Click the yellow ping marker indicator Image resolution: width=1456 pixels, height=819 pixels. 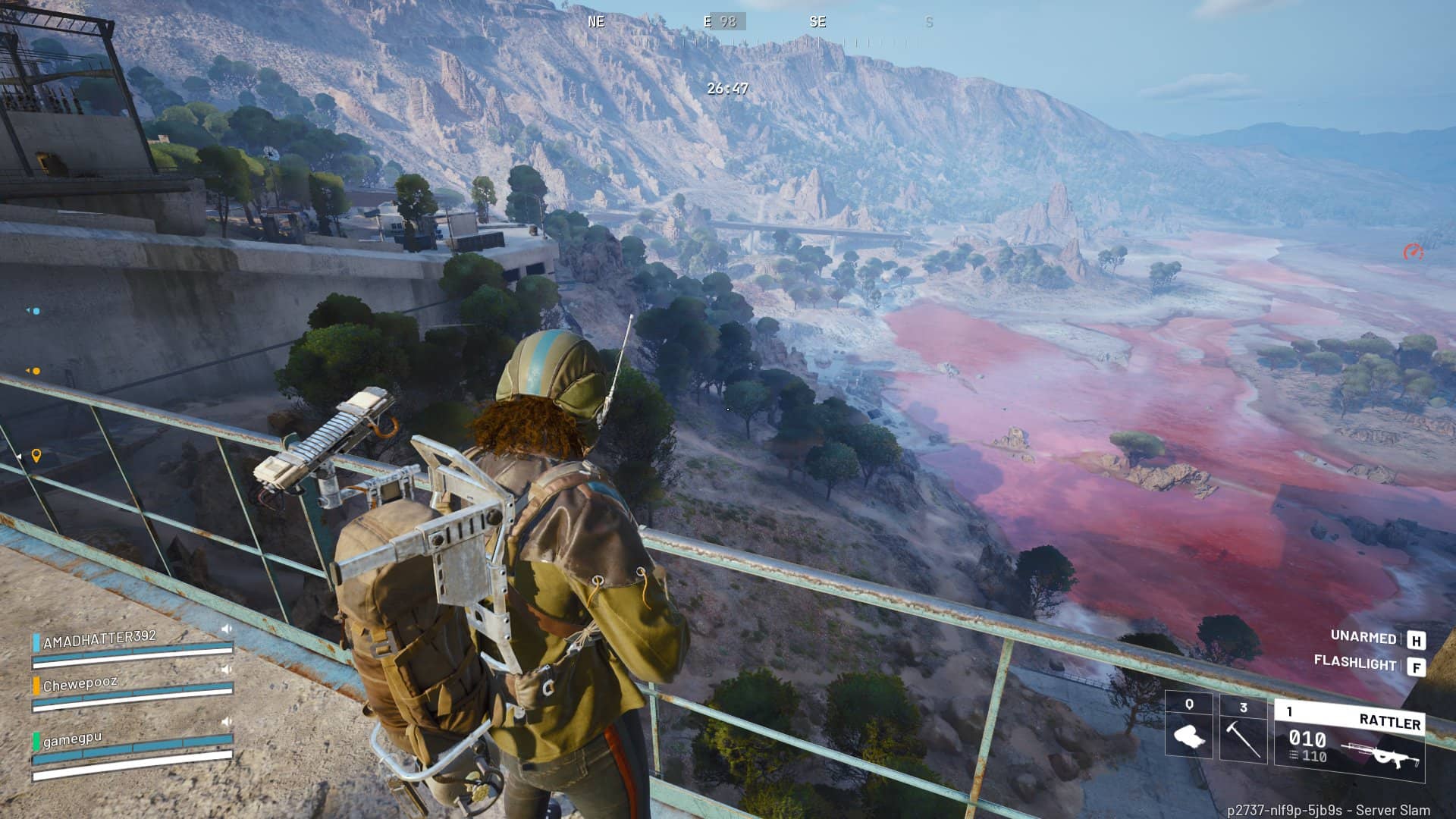[x=36, y=455]
